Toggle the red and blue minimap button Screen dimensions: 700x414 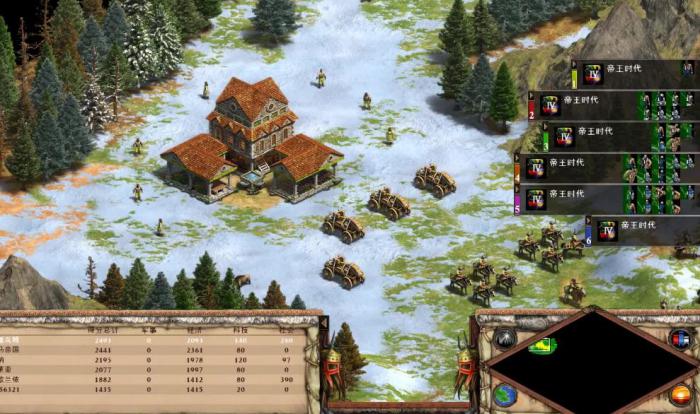681,337
